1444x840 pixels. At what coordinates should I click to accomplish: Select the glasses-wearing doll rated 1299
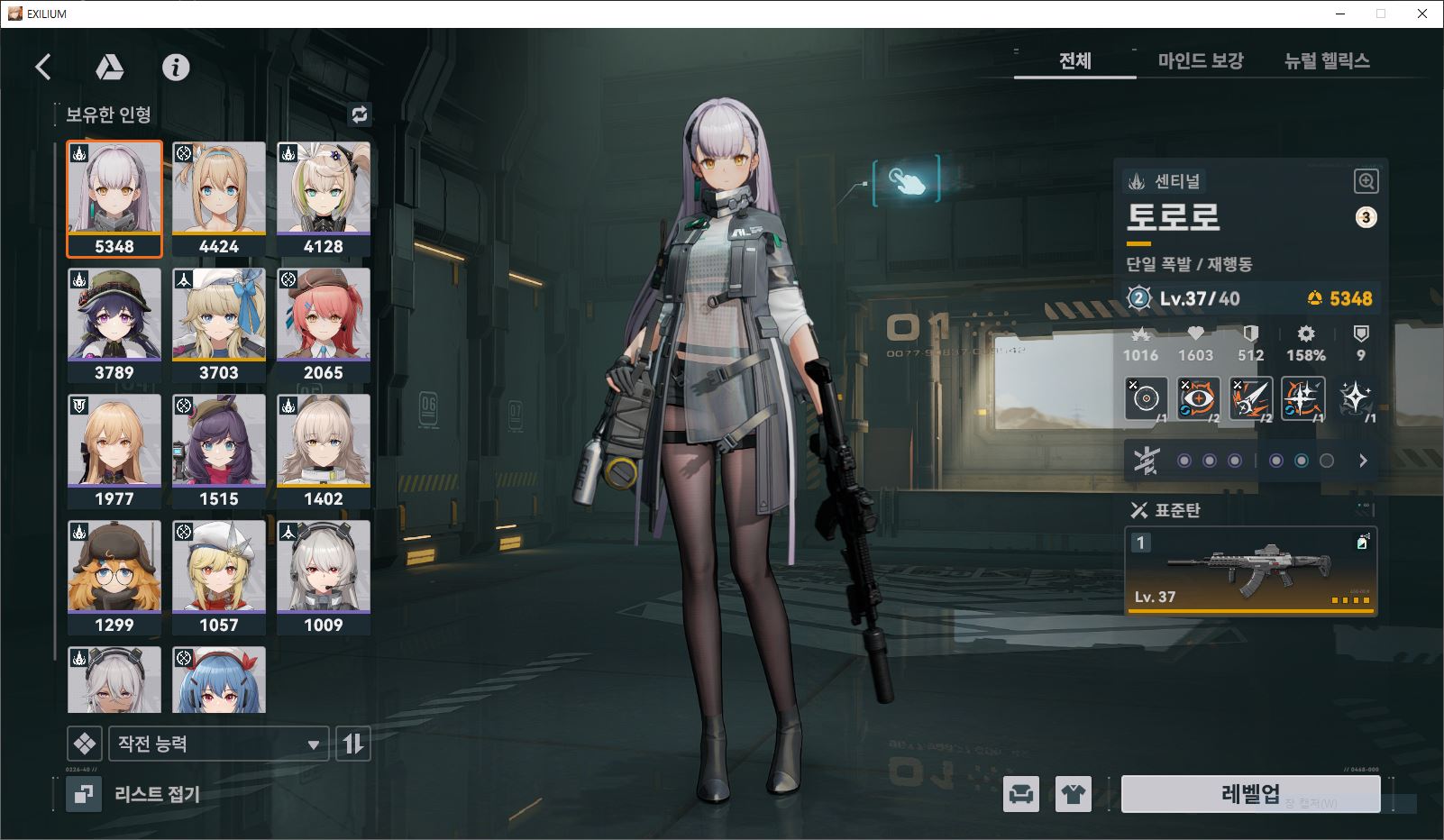[x=114, y=577]
